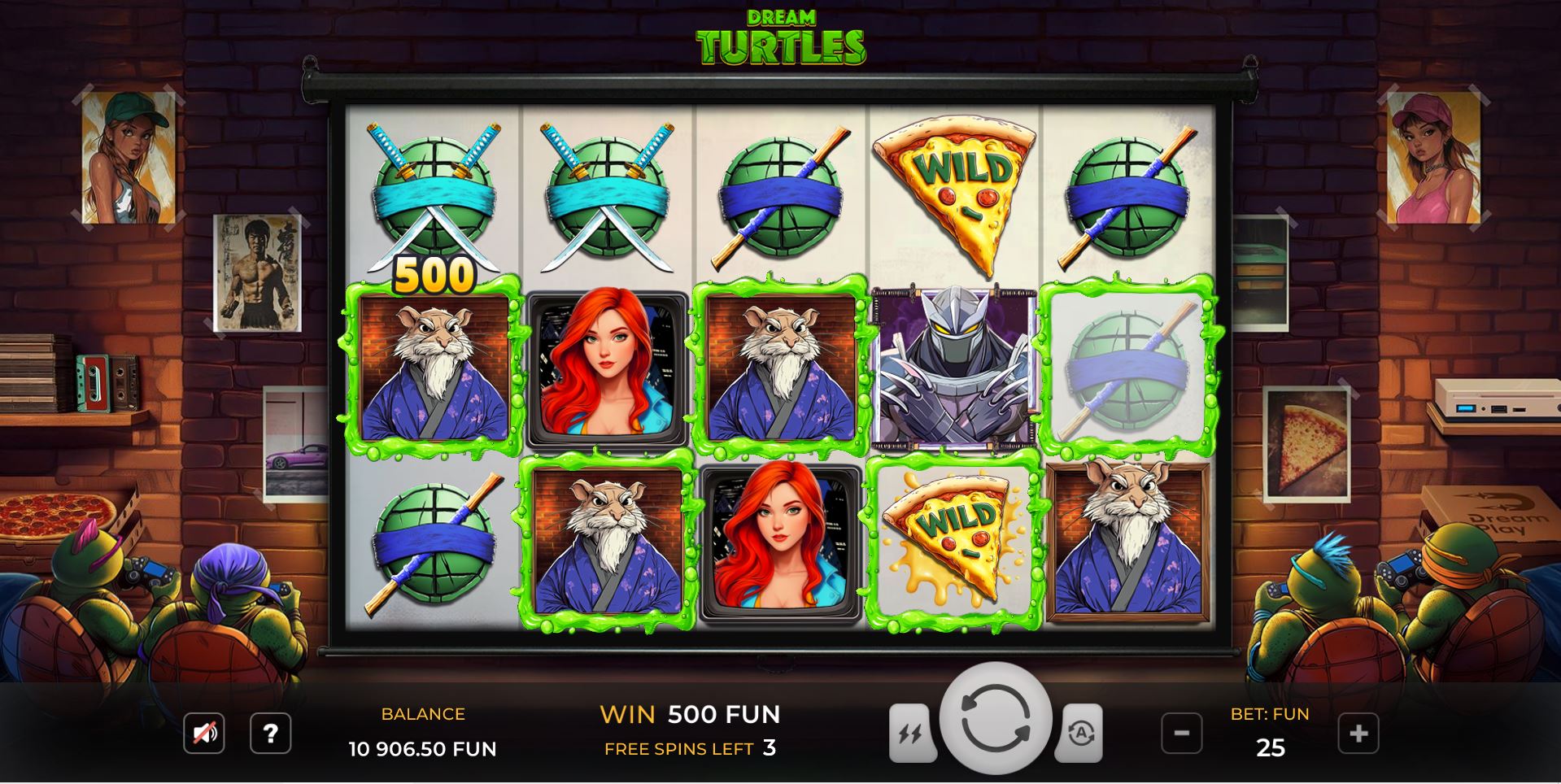Viewport: 1561px width, 784px height.
Task: Open the help question mark panel
Action: (x=272, y=734)
